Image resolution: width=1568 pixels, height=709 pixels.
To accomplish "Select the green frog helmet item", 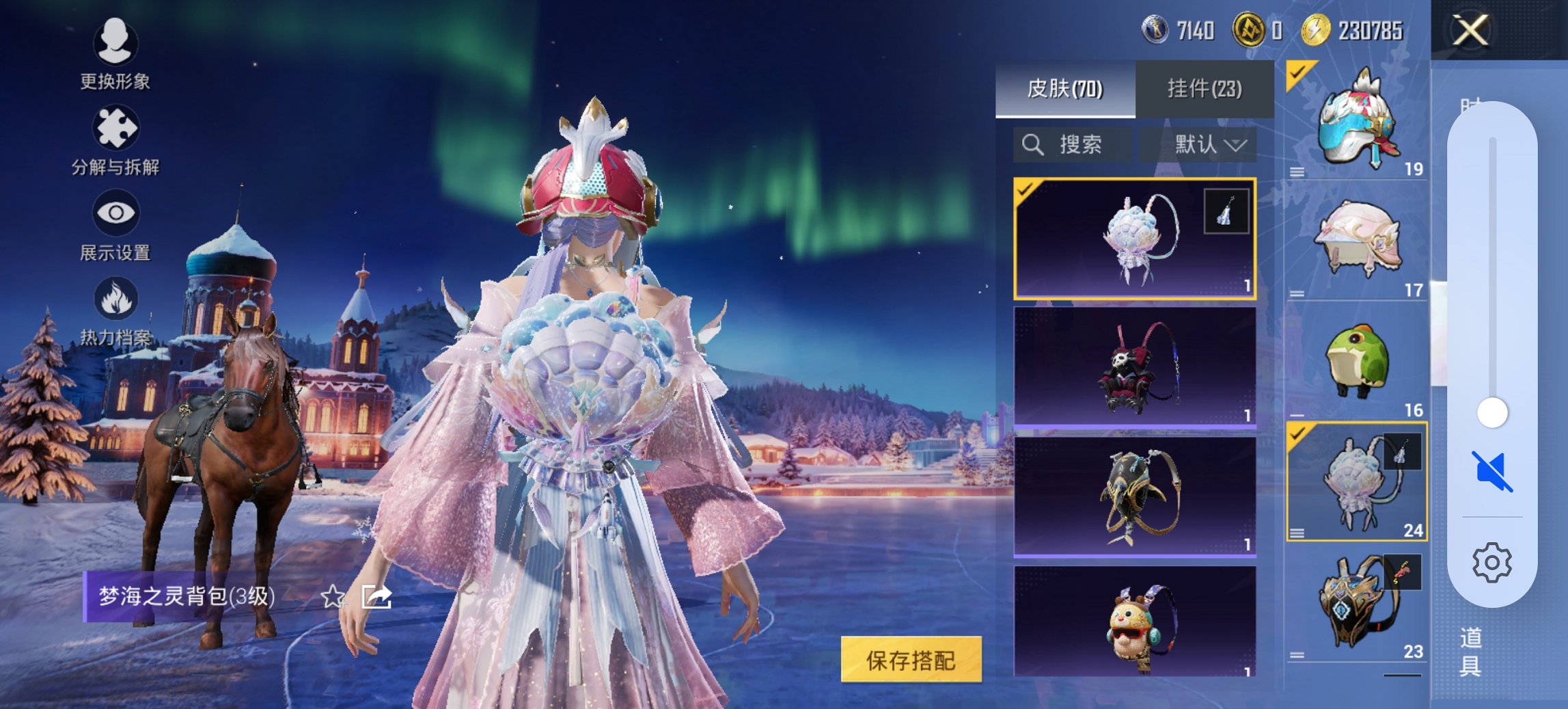I will (1356, 362).
